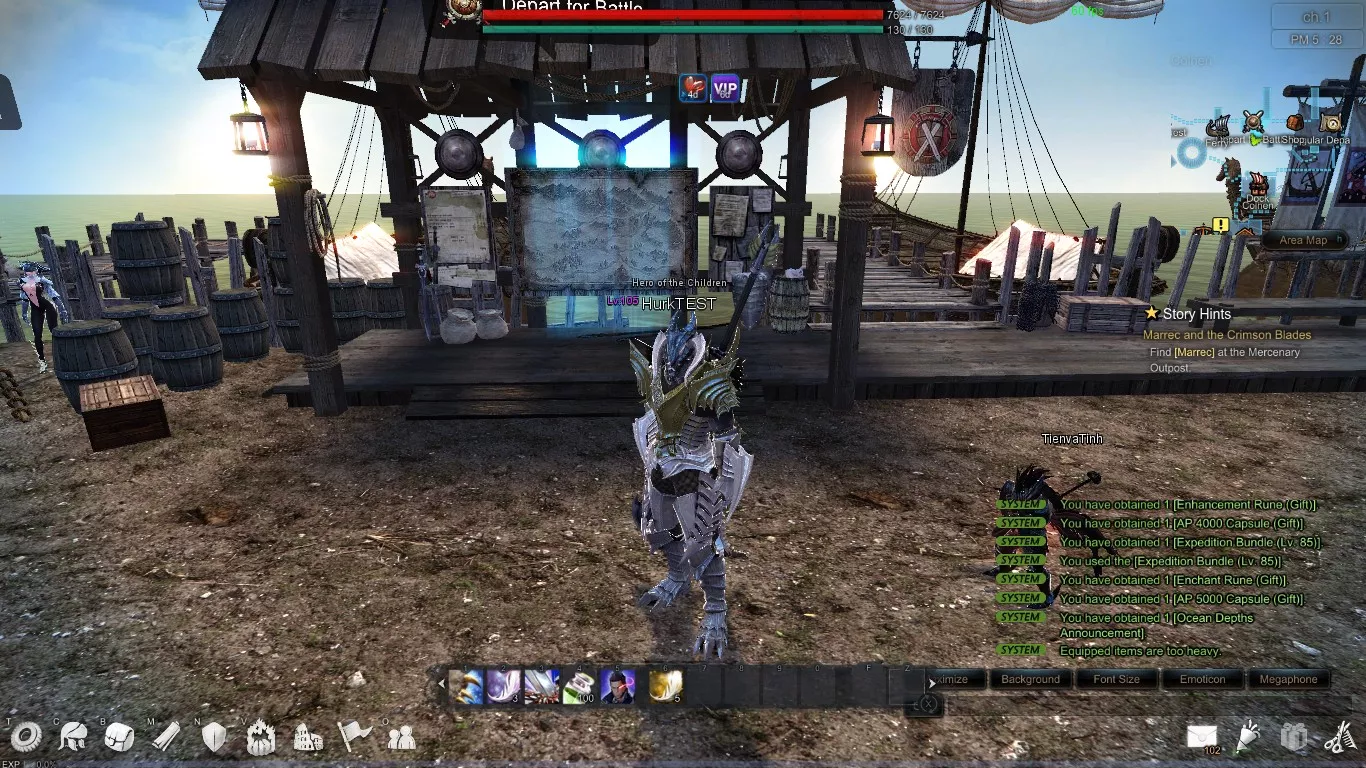Image resolution: width=1366 pixels, height=768 pixels.
Task: Click the Background chat button
Action: coord(1030,679)
